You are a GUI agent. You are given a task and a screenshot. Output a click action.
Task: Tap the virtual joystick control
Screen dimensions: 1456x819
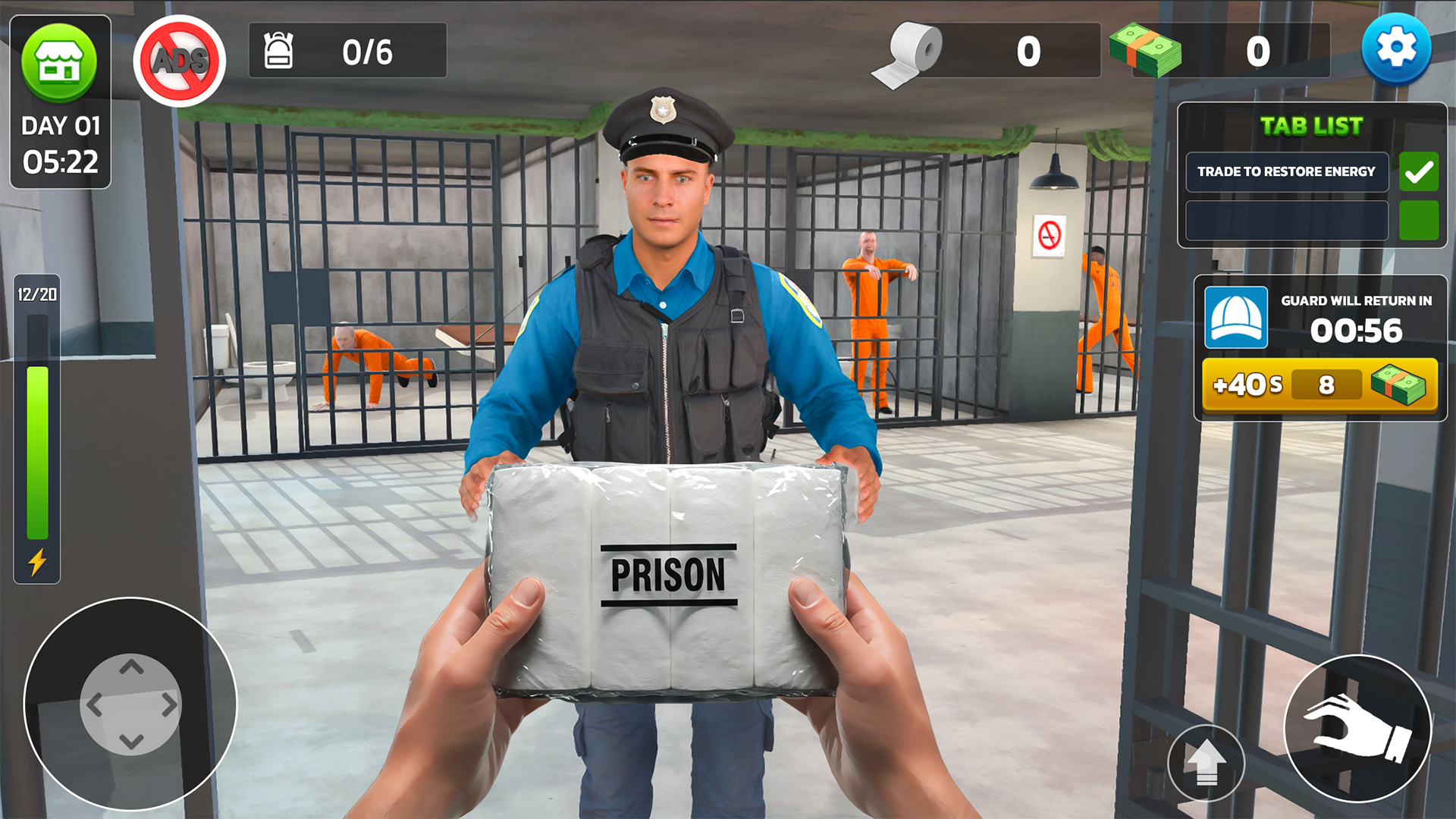click(133, 705)
